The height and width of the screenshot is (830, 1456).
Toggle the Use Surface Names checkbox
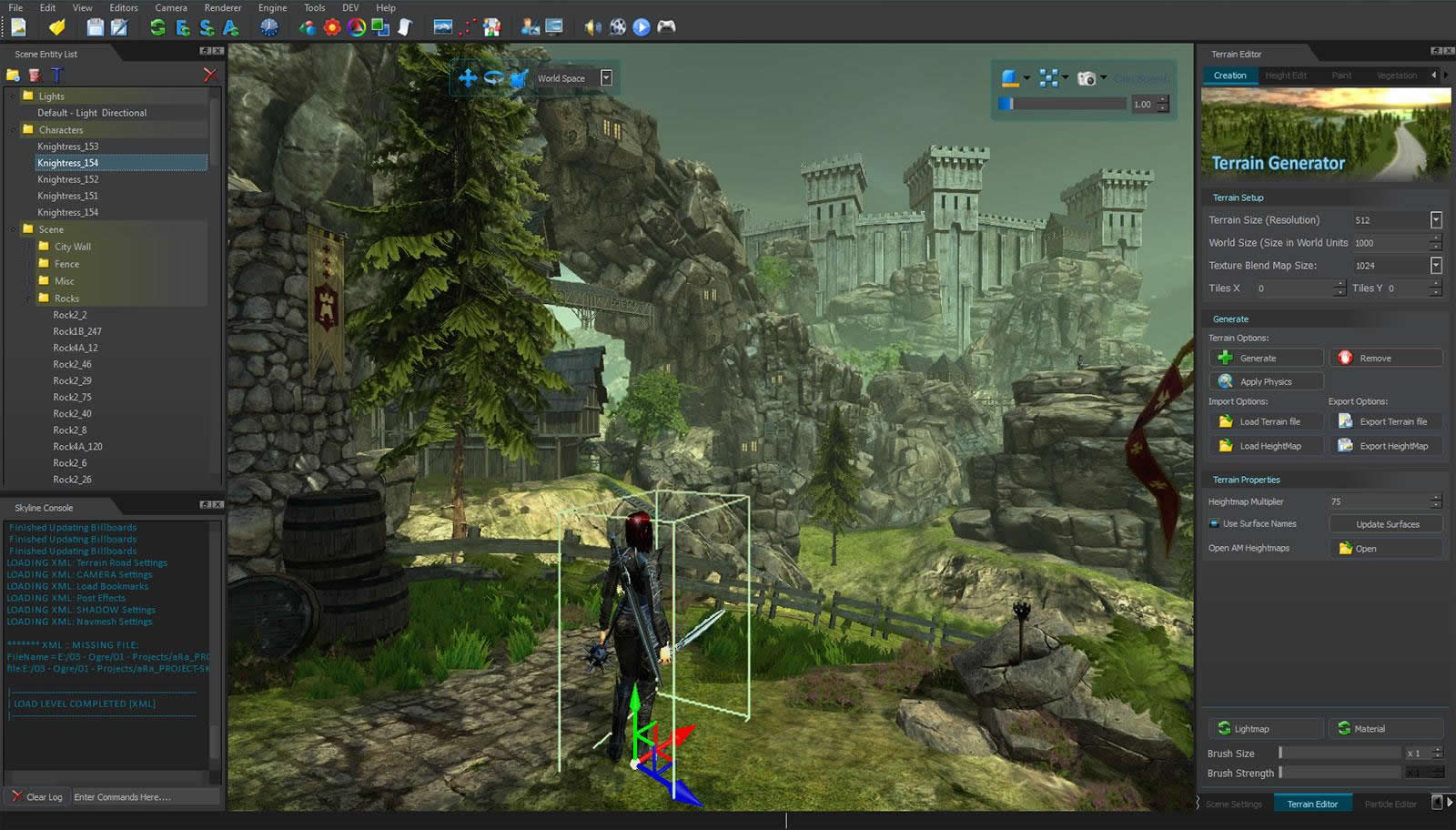tap(1214, 524)
